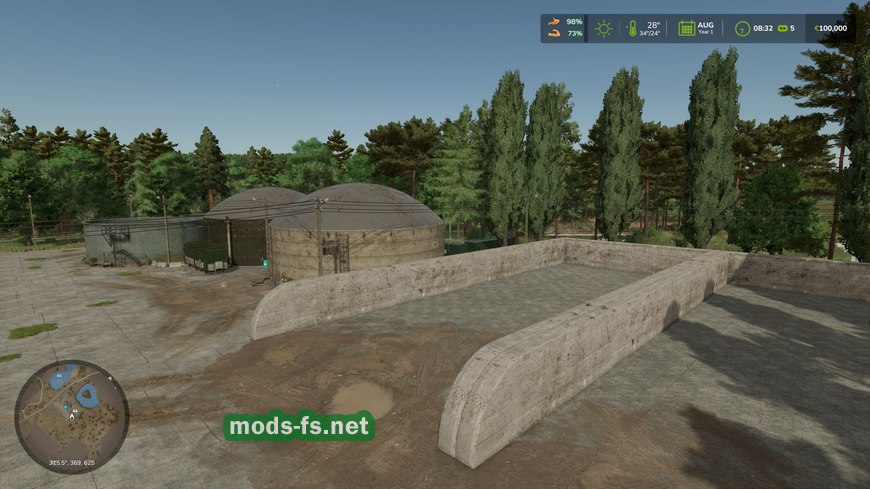Image resolution: width=870 pixels, height=489 pixels.
Task: Select the calendar icon beside AUG
Action: pyautogui.click(x=687, y=28)
